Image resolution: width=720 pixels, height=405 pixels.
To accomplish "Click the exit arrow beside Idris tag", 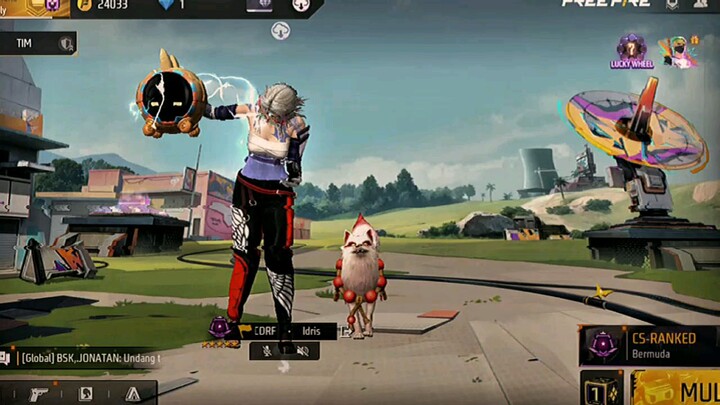I will tap(345, 330).
